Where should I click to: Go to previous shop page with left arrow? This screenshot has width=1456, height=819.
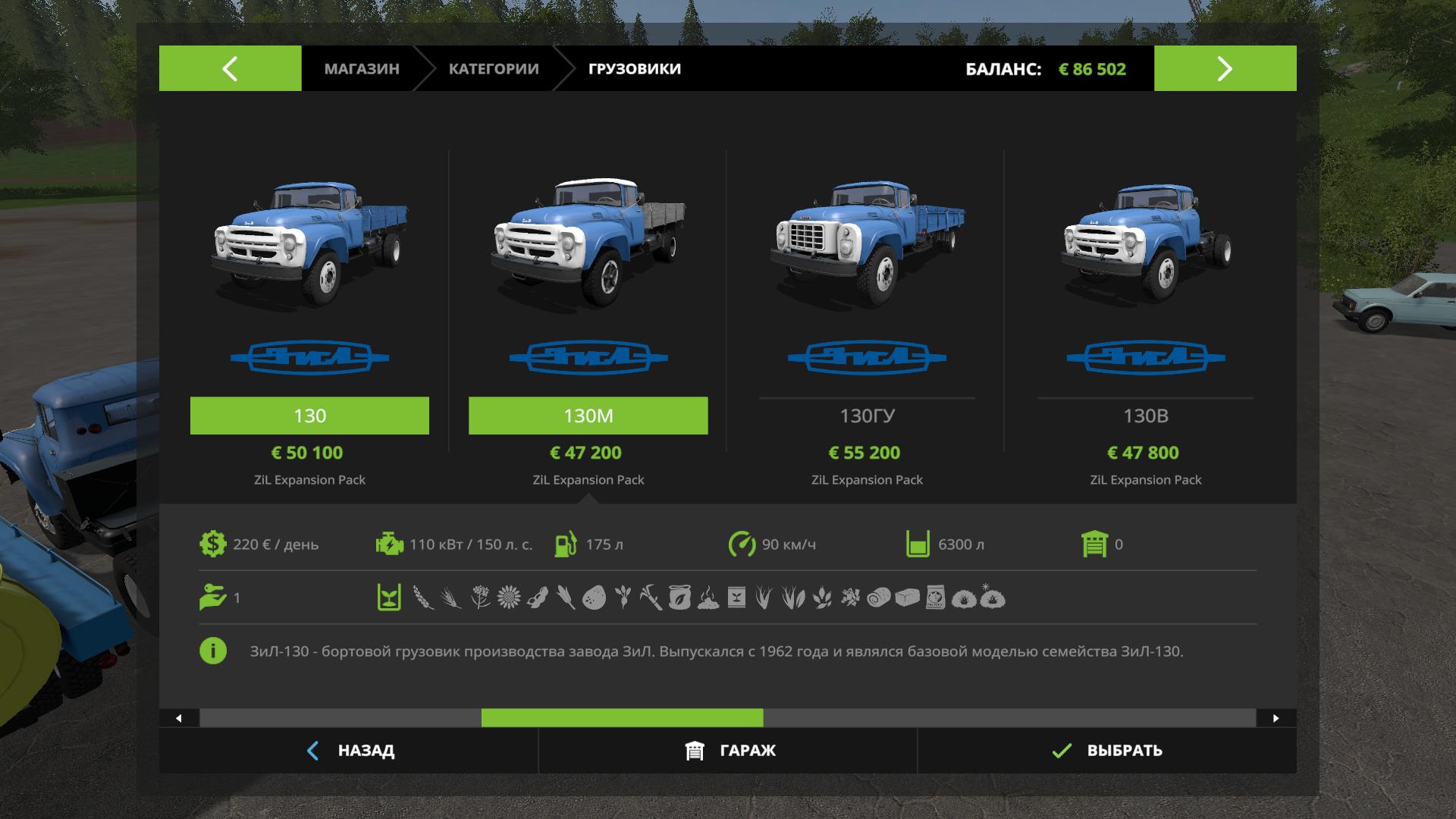tap(230, 68)
